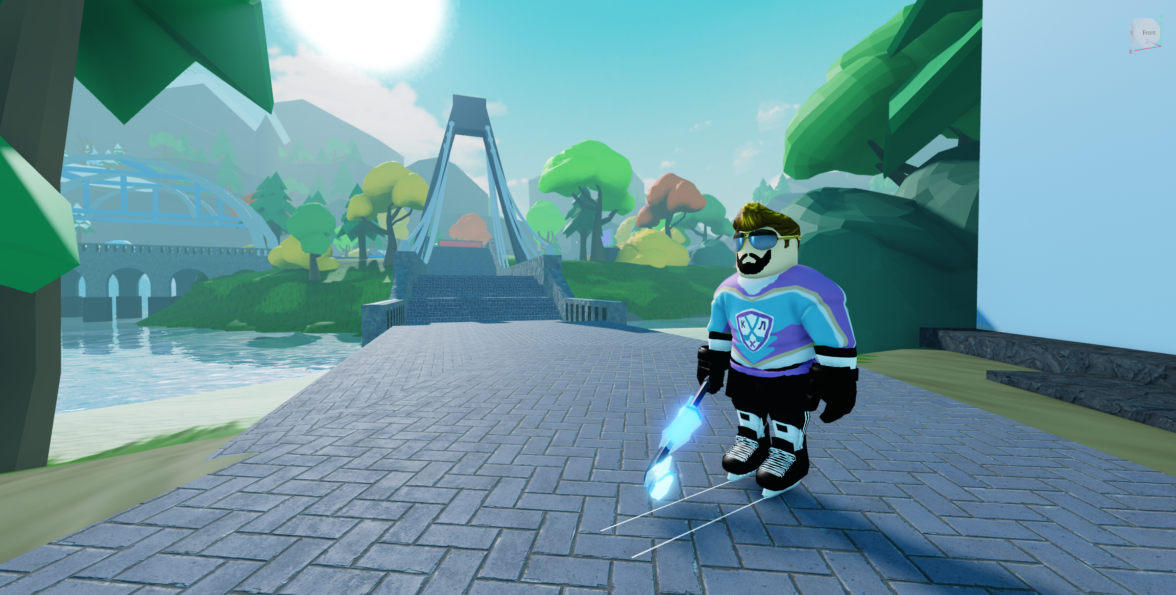Click the Front face of the view cube
Screen dimensions: 1176x595
[x=1146, y=34]
